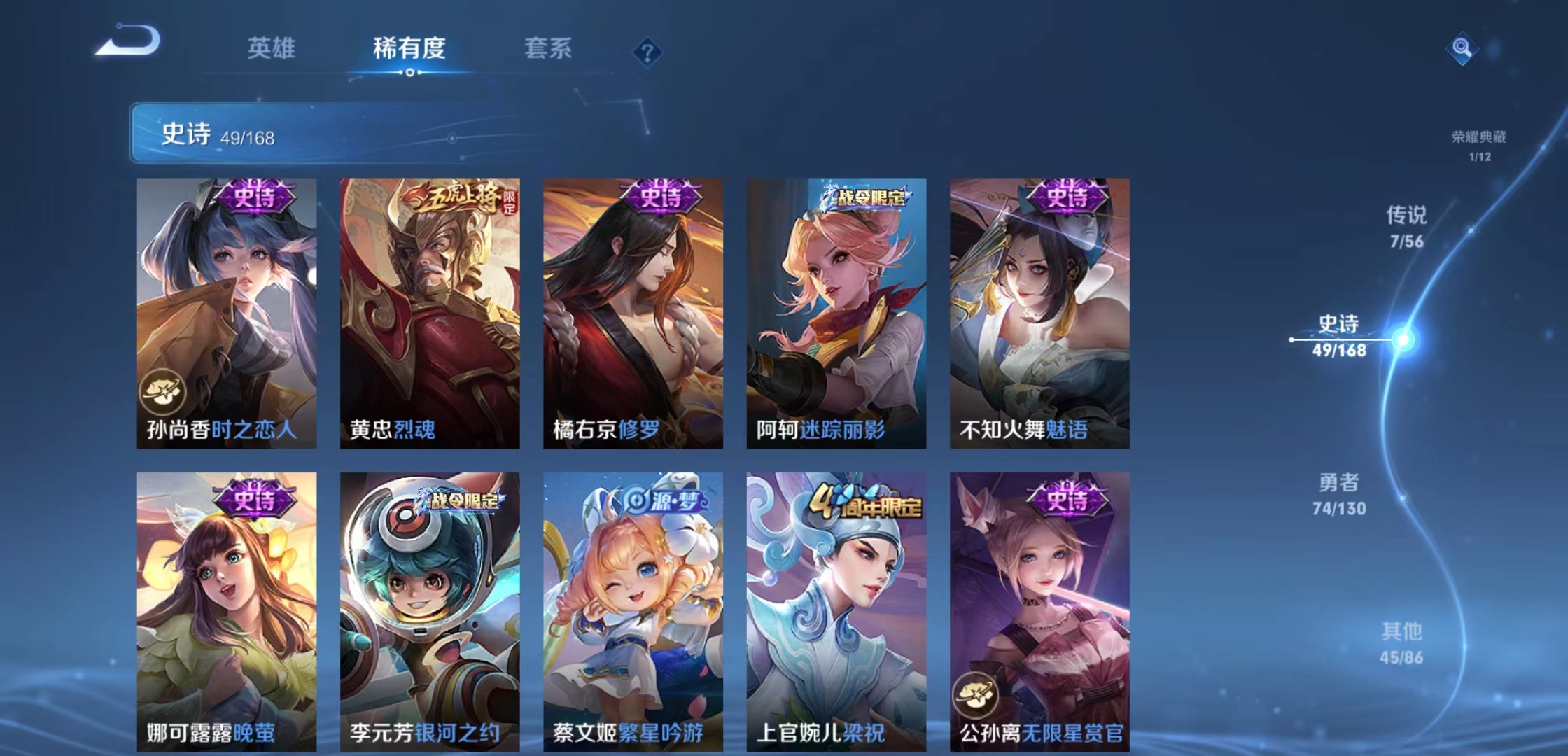Select the 史诗 badge on 橘右京 card
Viewport: 1568px width, 756px height.
(x=657, y=197)
